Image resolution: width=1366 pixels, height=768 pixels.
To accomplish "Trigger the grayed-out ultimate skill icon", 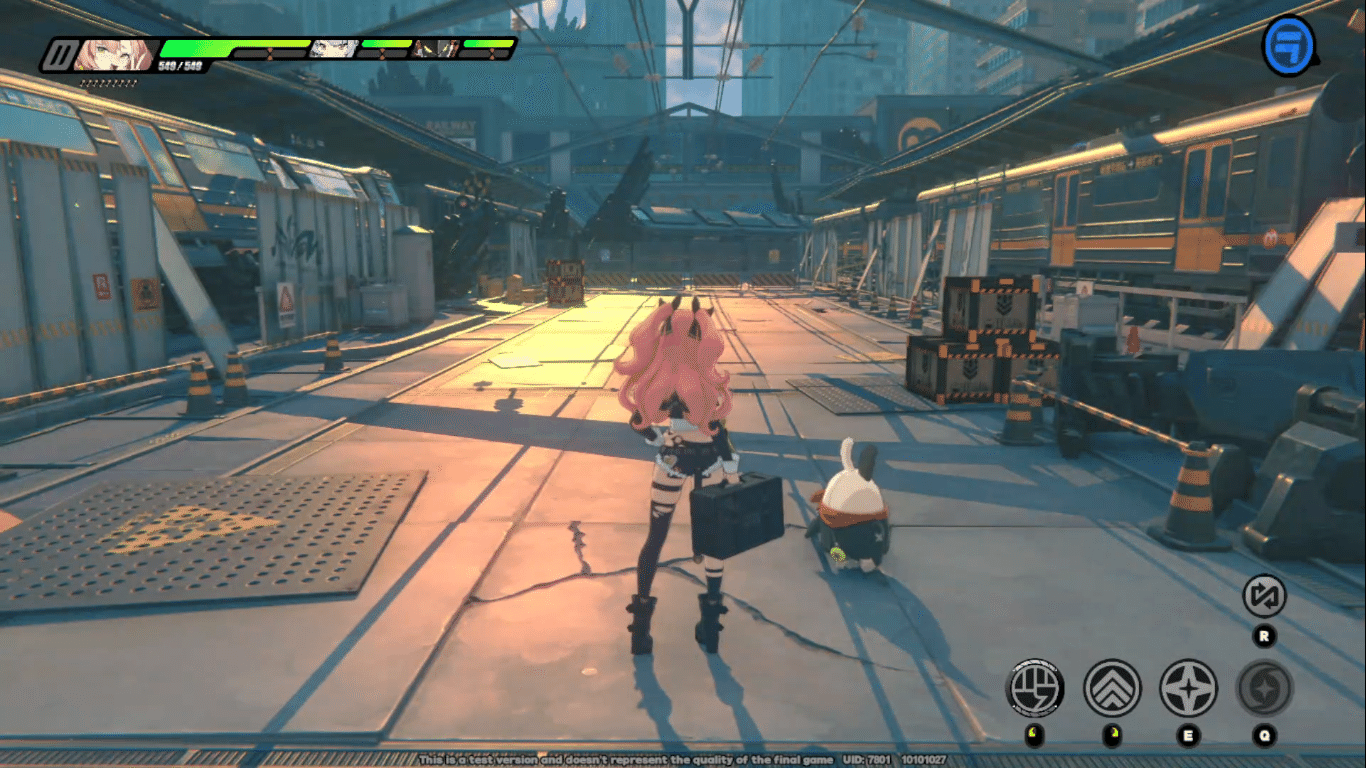I will click(1263, 688).
